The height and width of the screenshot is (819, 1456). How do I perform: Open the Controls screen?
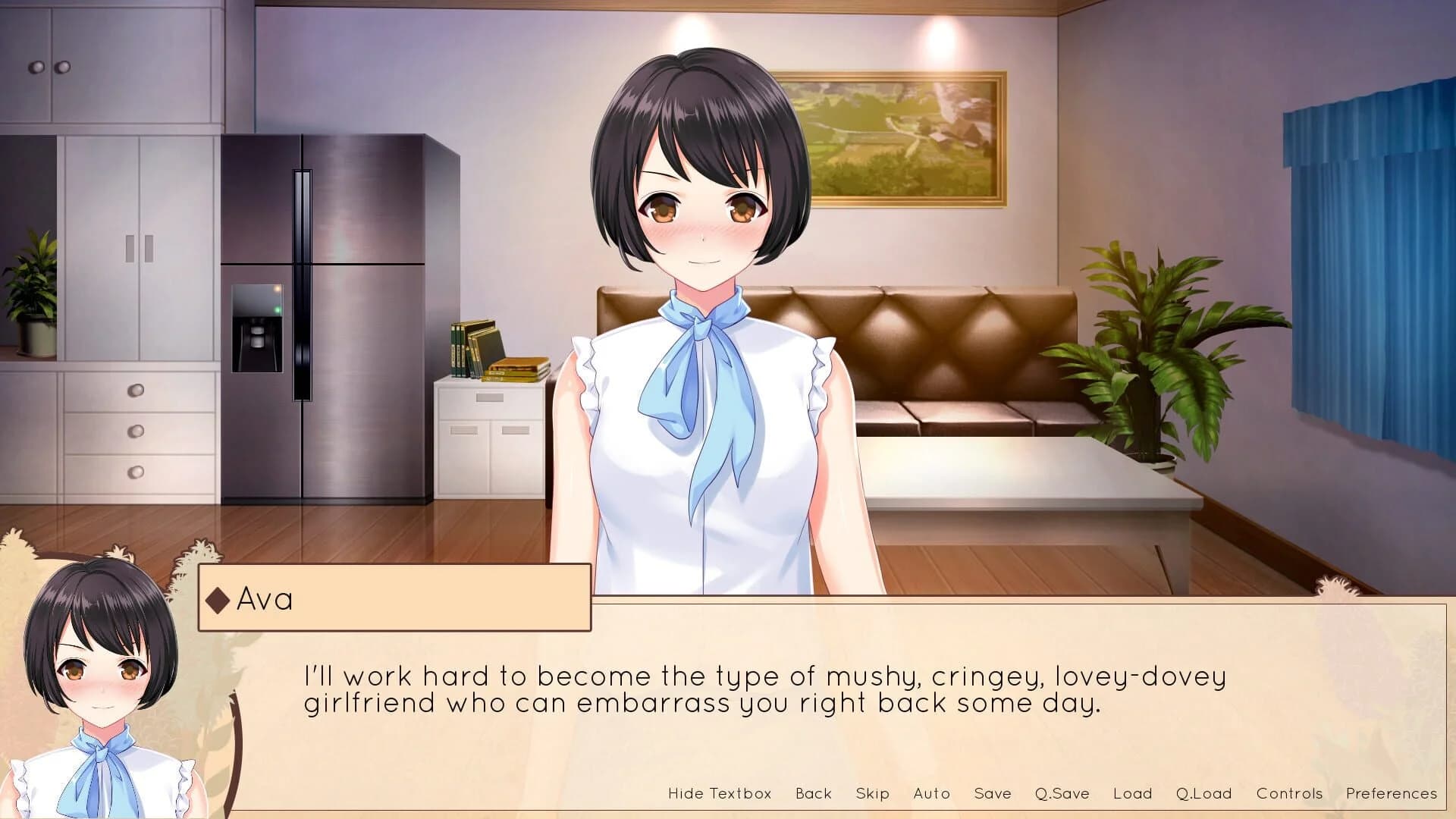point(1289,793)
